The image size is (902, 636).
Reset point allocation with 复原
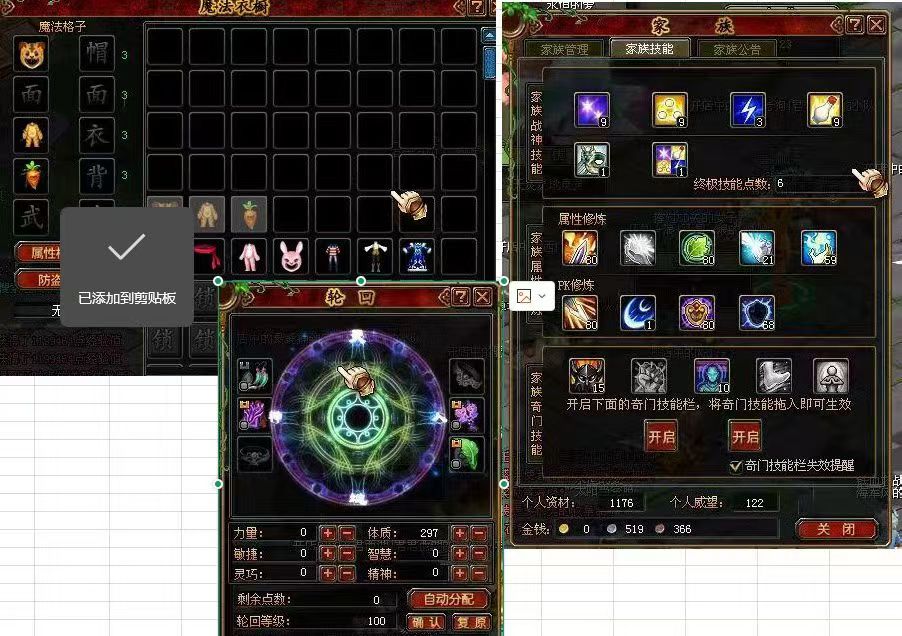pyautogui.click(x=470, y=621)
